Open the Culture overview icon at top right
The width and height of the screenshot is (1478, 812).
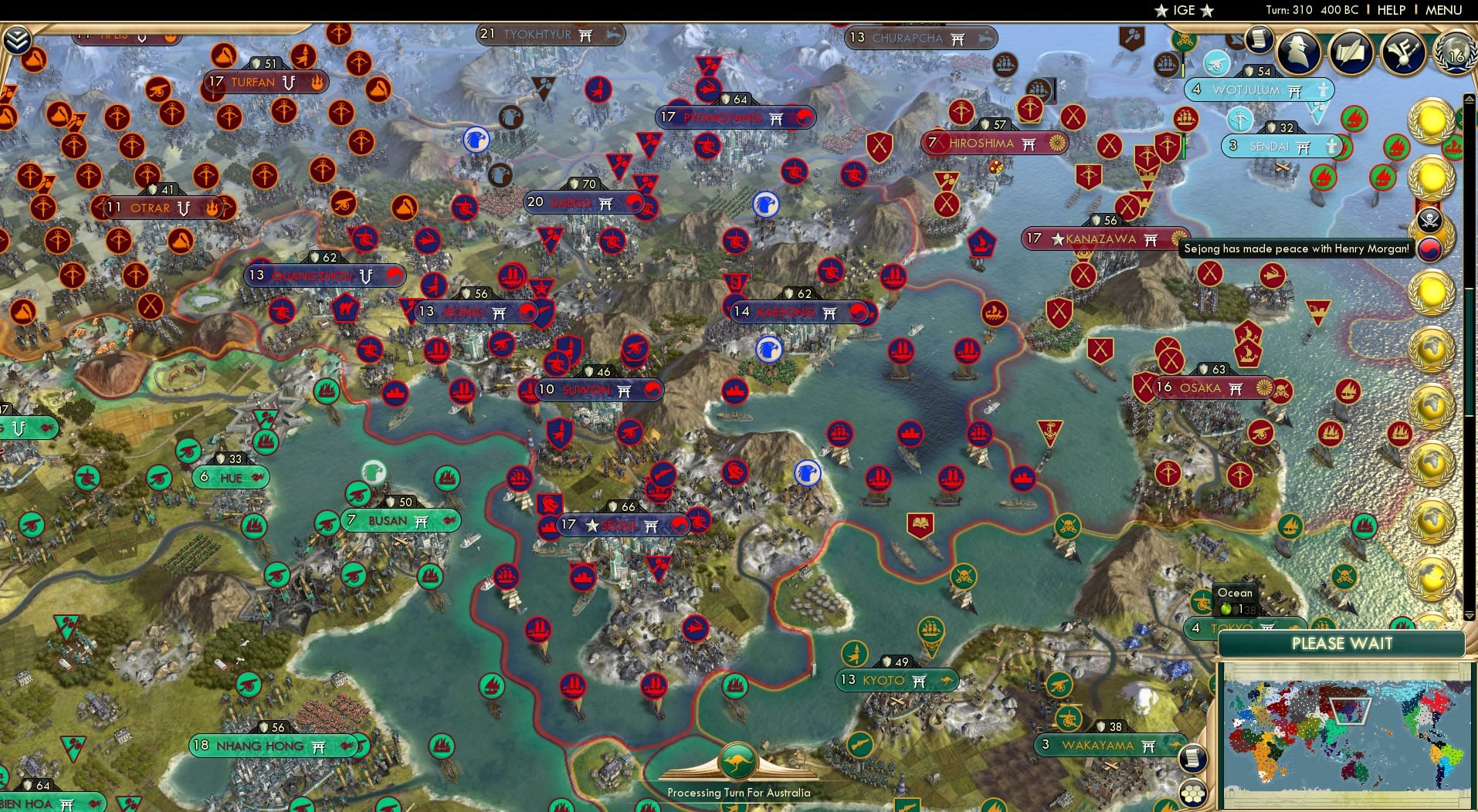tap(1402, 52)
